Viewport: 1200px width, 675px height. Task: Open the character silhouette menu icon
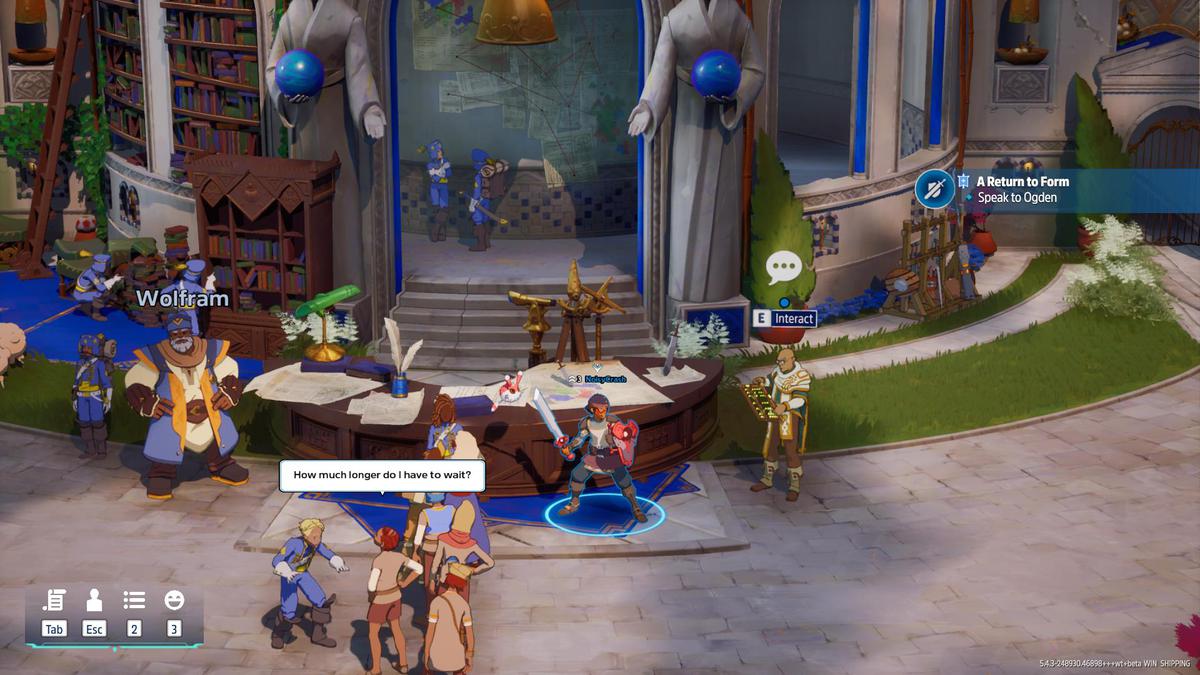point(94,600)
